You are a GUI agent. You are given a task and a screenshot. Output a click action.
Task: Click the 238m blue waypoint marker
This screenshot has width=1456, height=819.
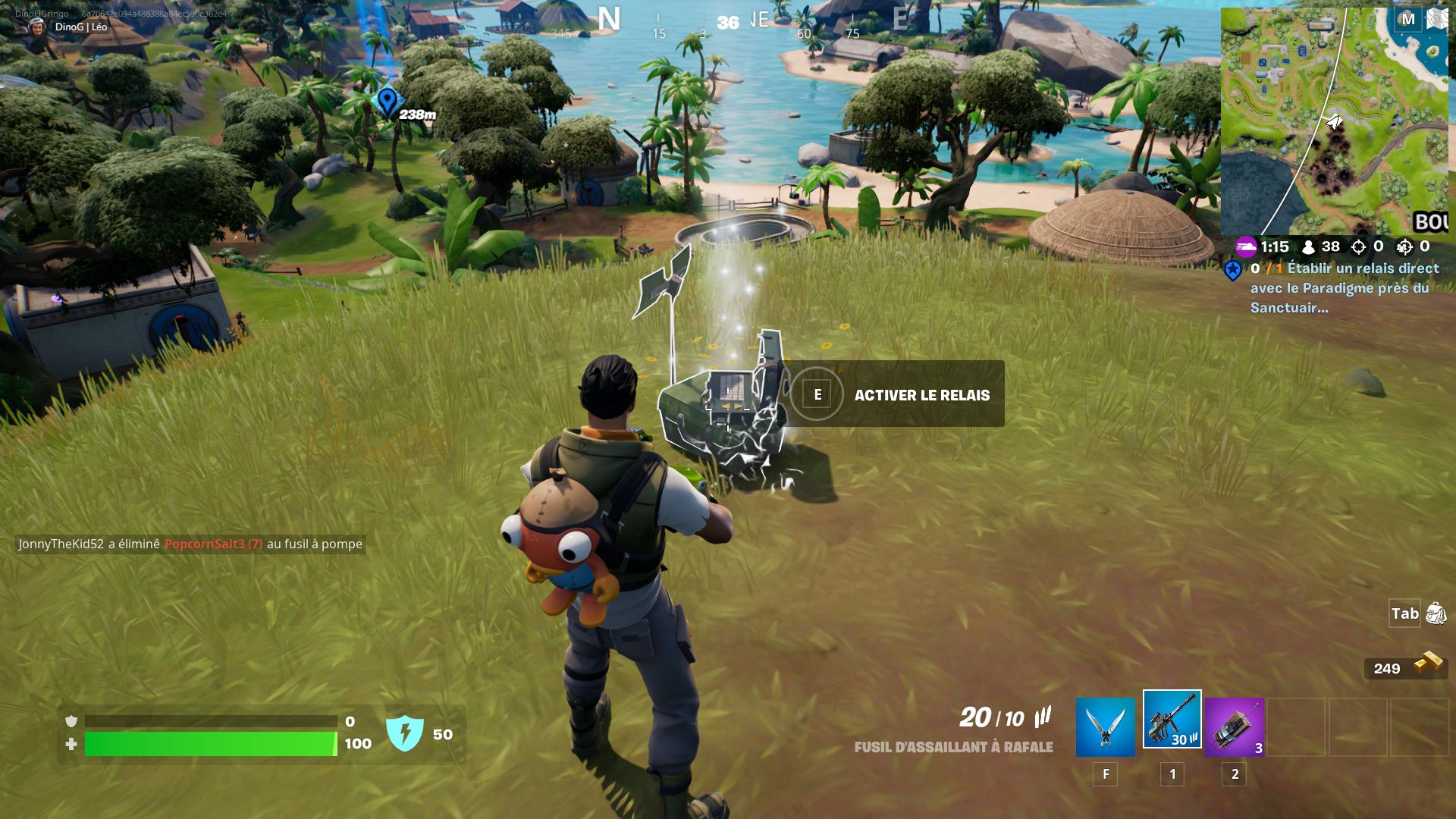coord(387,102)
